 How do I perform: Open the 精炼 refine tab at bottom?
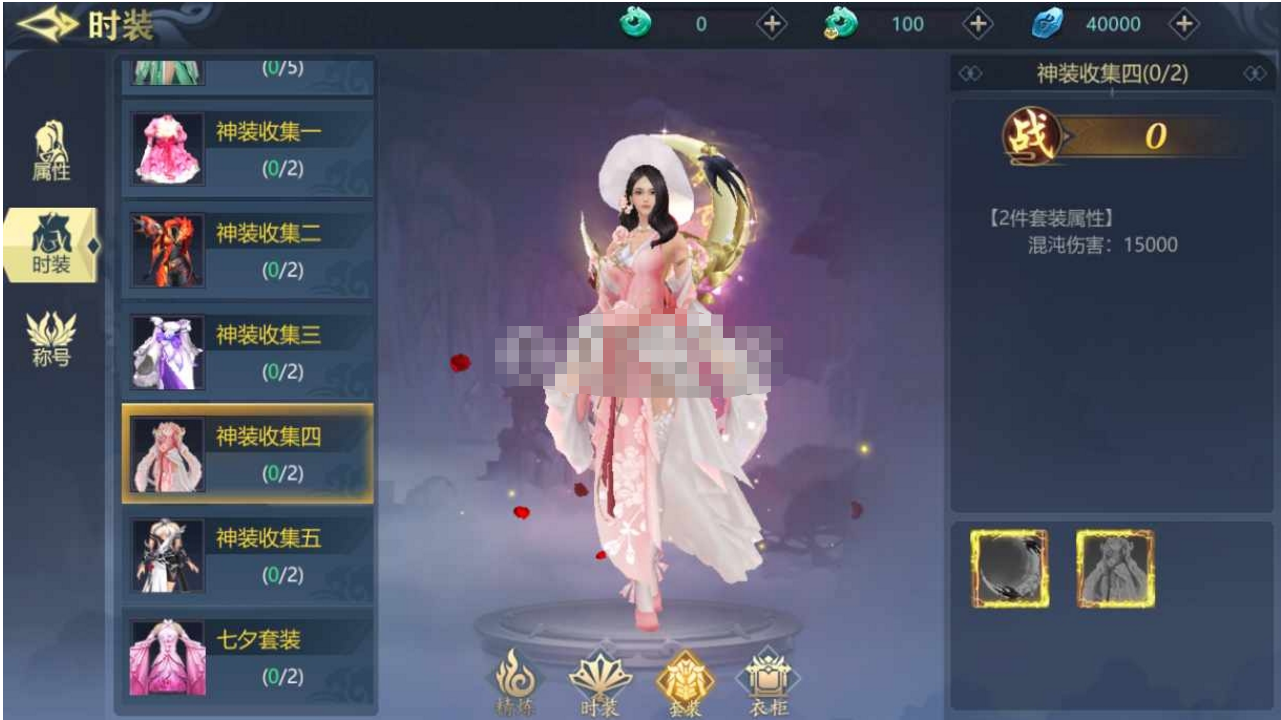tap(516, 682)
